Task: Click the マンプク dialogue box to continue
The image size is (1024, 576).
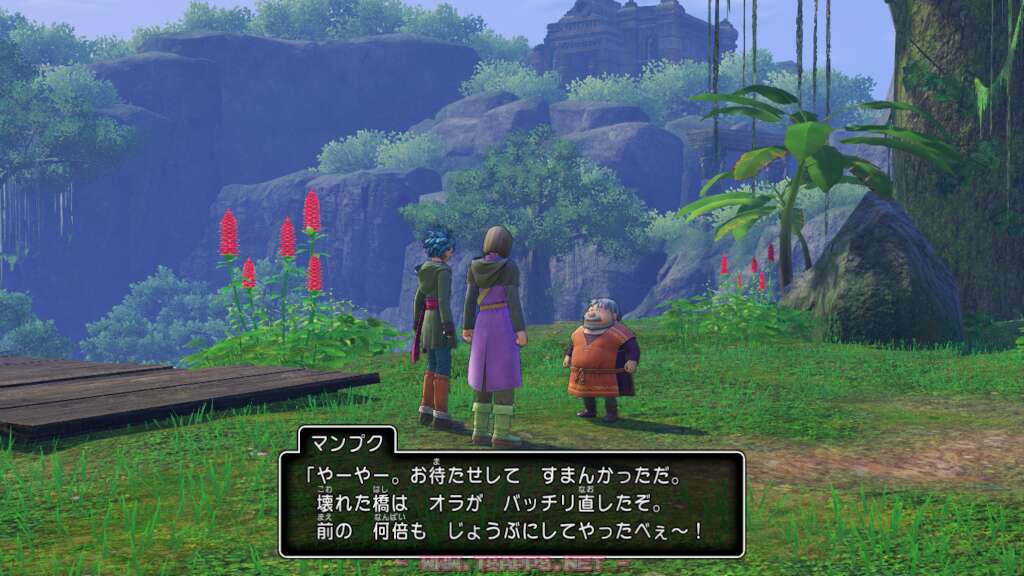Action: (x=511, y=503)
